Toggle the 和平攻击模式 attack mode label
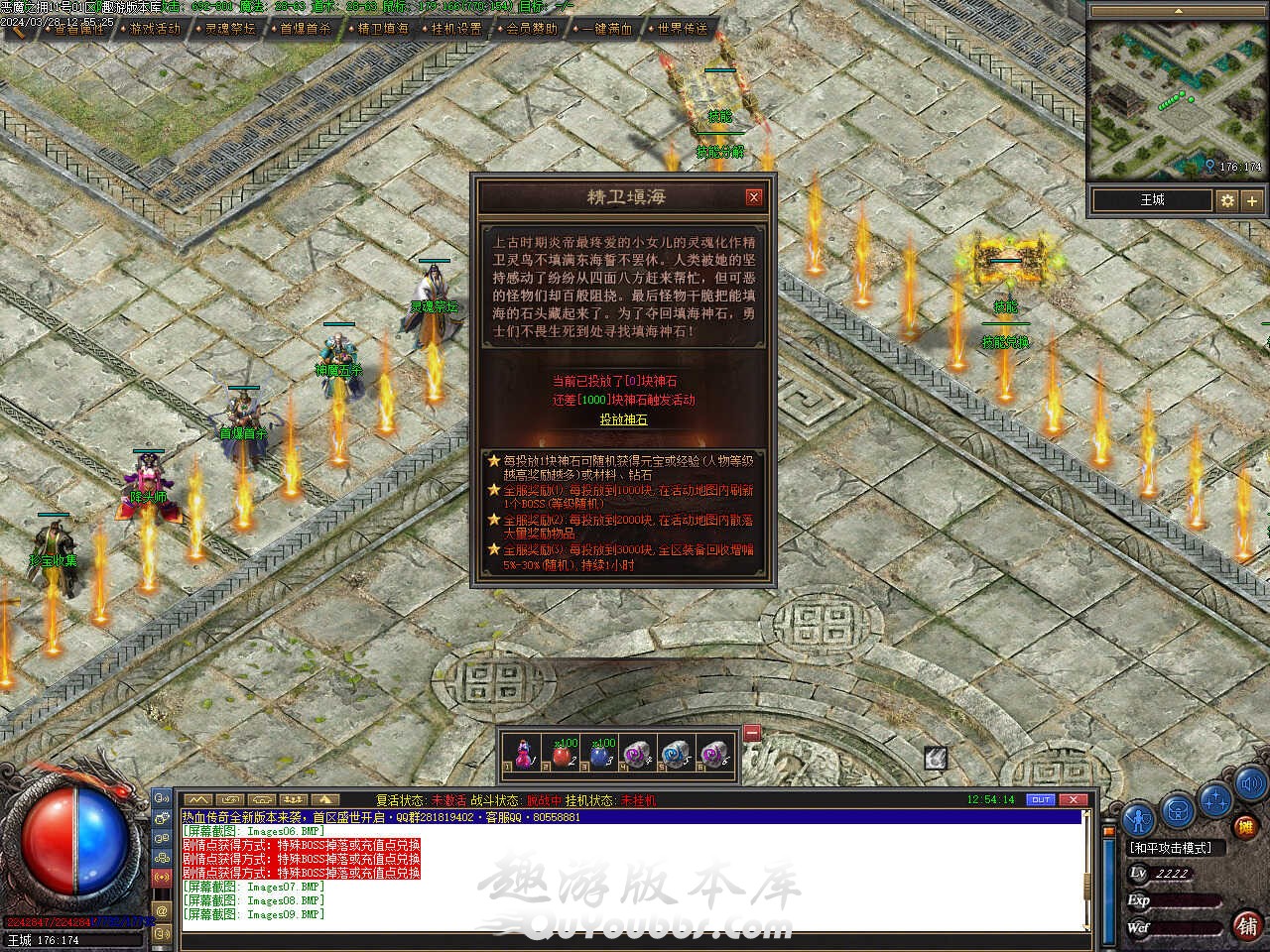Screen dimensions: 1270x952 (1170, 848)
